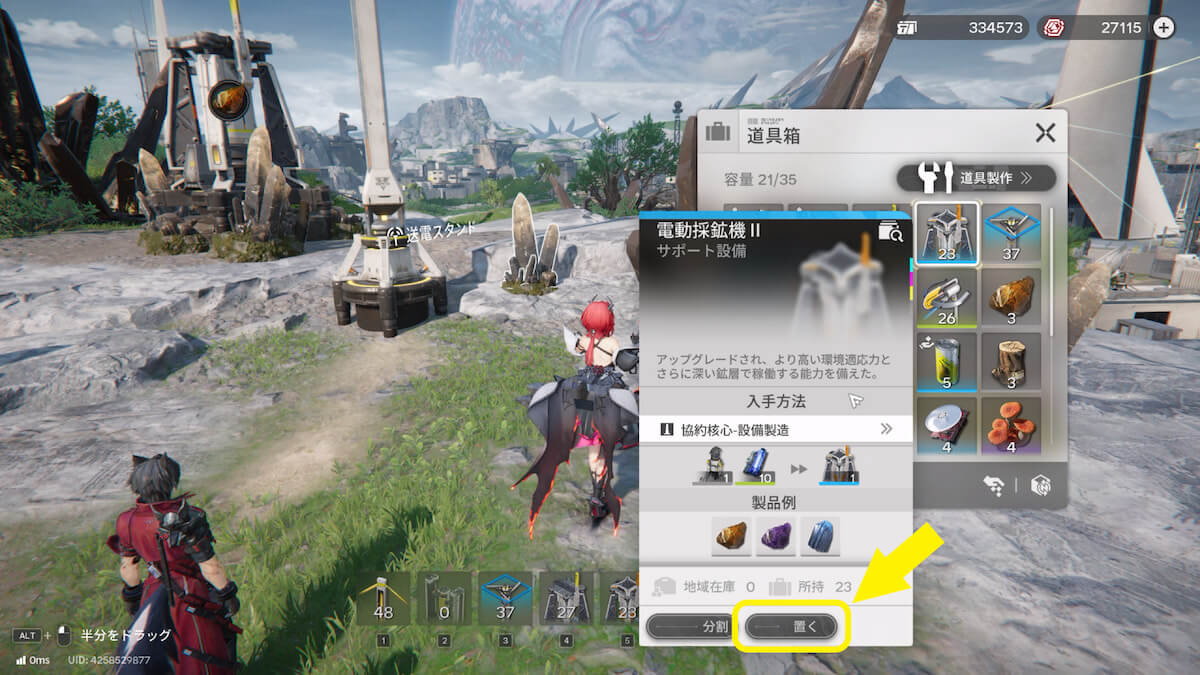1200x675 pixels.
Task: Select hotbar slot 1 with 48 items
Action: click(383, 599)
